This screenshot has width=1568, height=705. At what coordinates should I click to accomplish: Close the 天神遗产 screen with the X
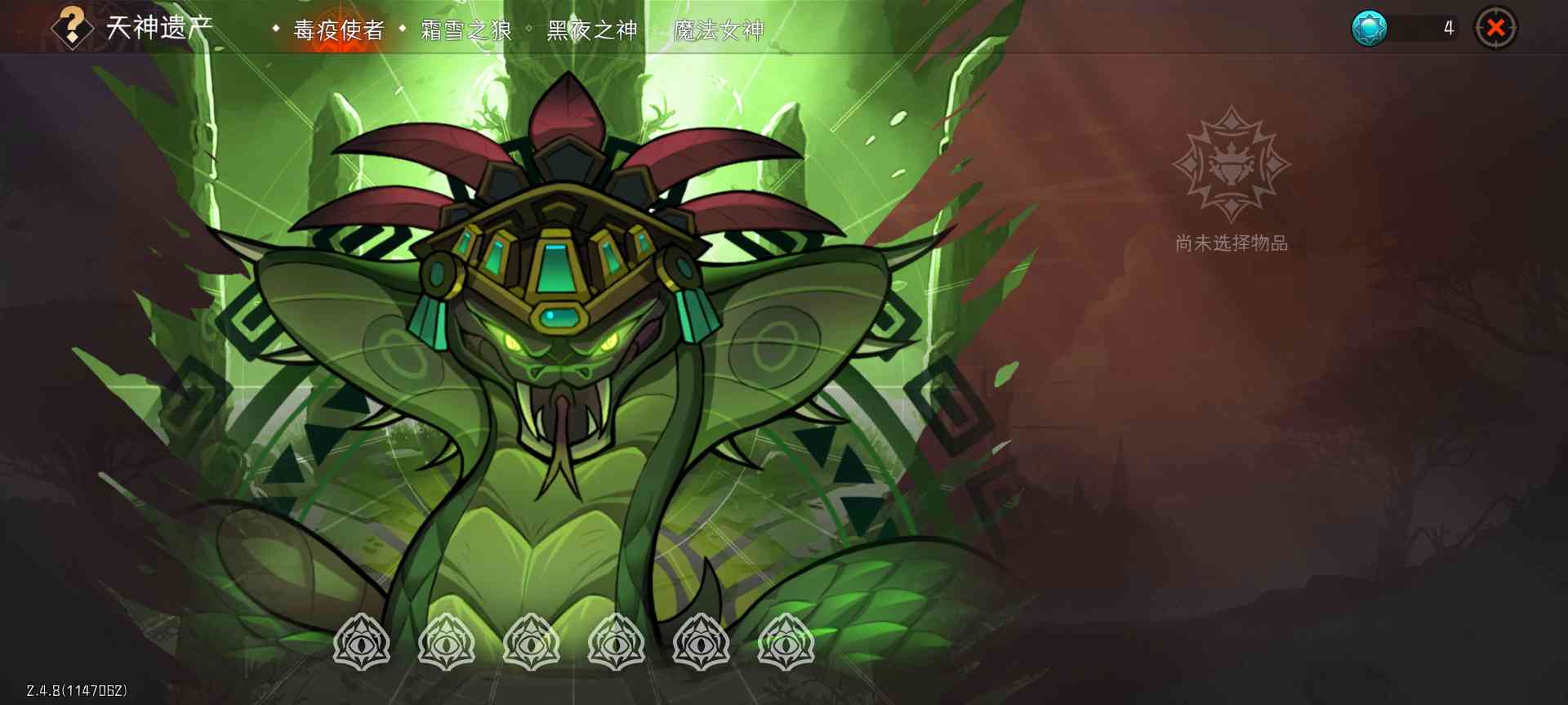click(1496, 27)
